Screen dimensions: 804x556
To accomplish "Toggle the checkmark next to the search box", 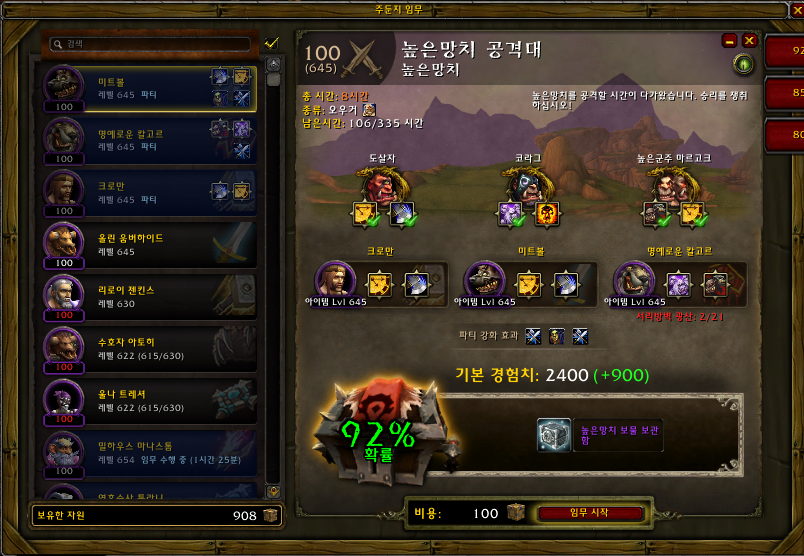I will pos(270,44).
